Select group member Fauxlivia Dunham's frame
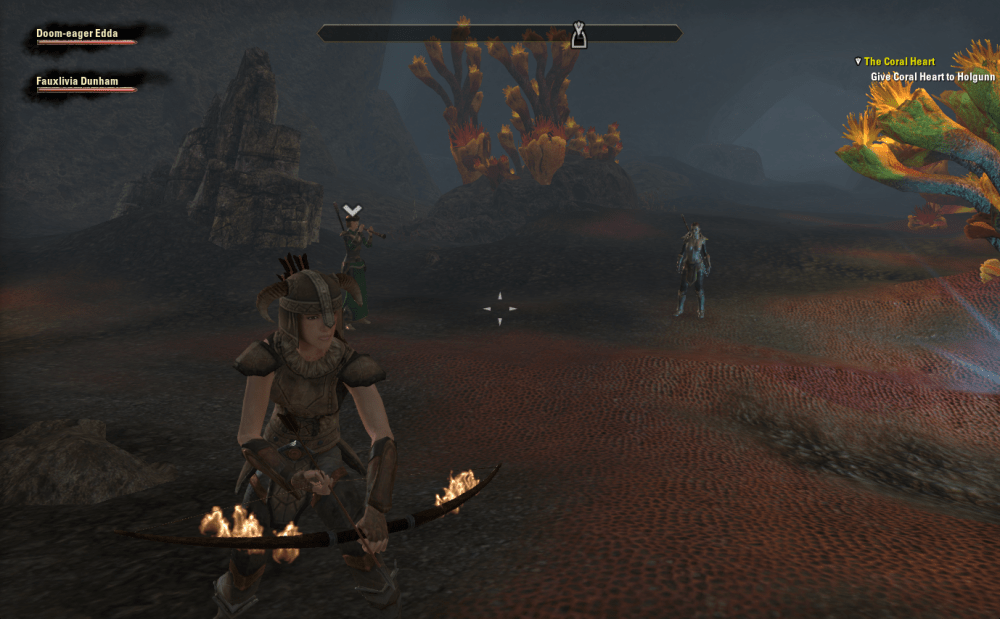This screenshot has width=1000, height=619. [x=84, y=82]
